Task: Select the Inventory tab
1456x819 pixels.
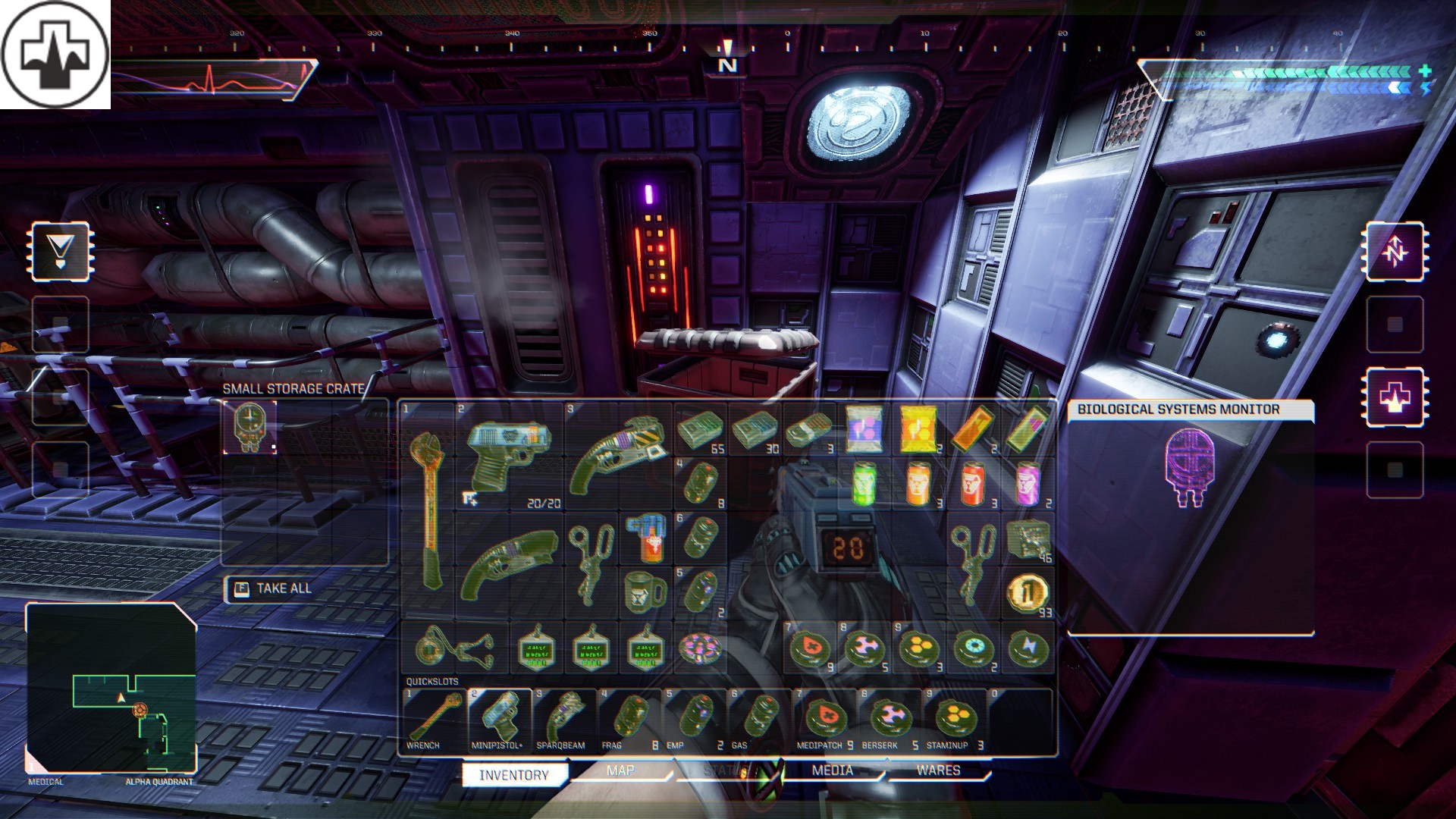Action: (x=514, y=774)
